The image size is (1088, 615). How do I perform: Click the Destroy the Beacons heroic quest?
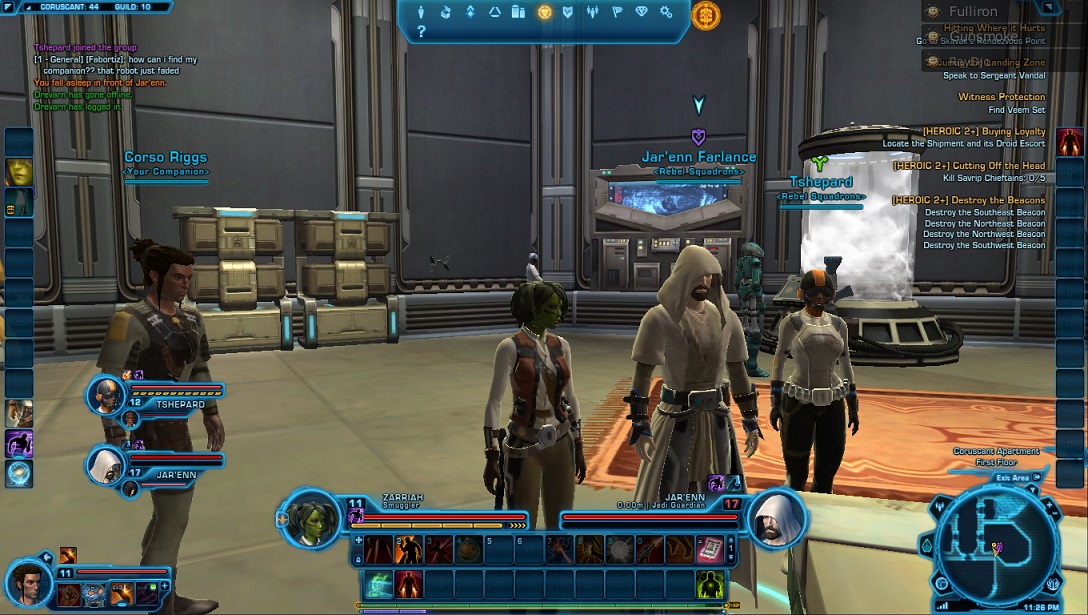coord(968,200)
